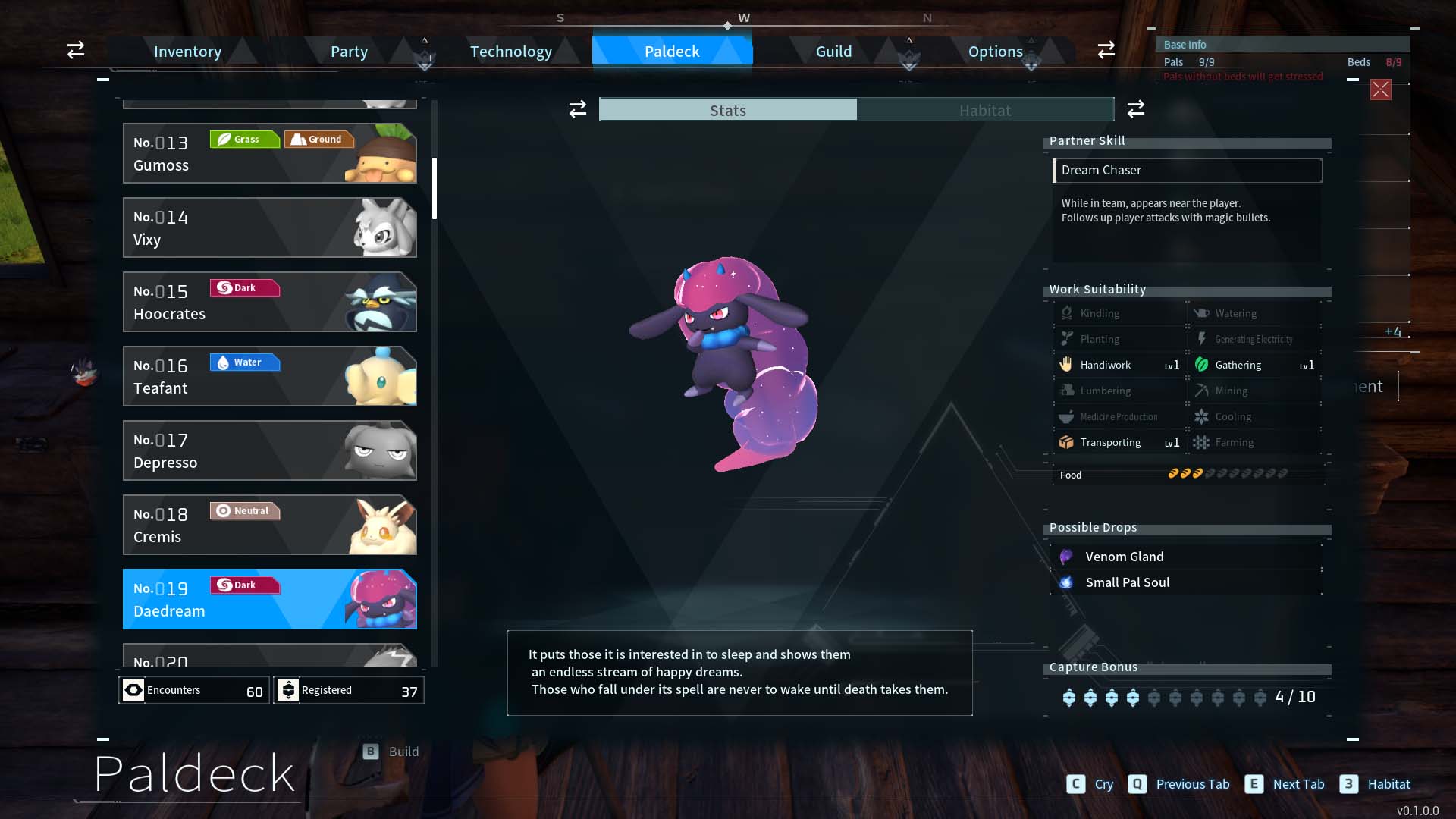The height and width of the screenshot is (819, 1456).
Task: Click the Venom Gland drop
Action: [1124, 557]
